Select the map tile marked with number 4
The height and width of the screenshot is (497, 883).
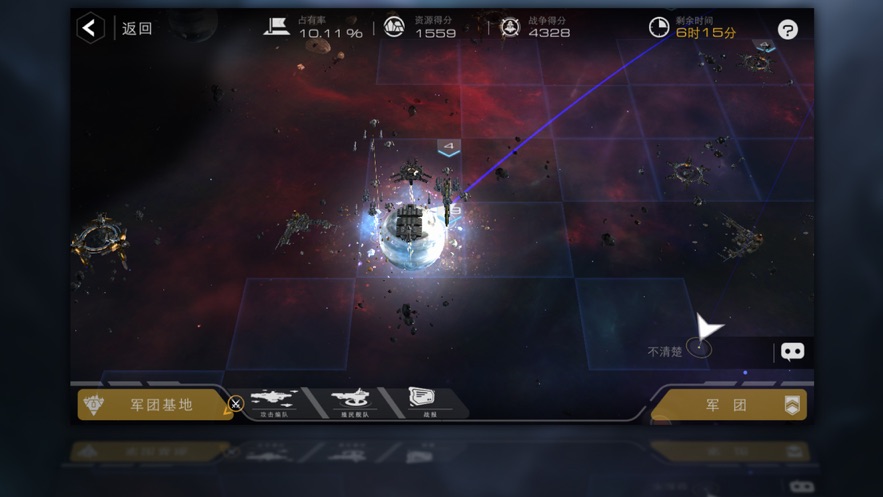(449, 148)
